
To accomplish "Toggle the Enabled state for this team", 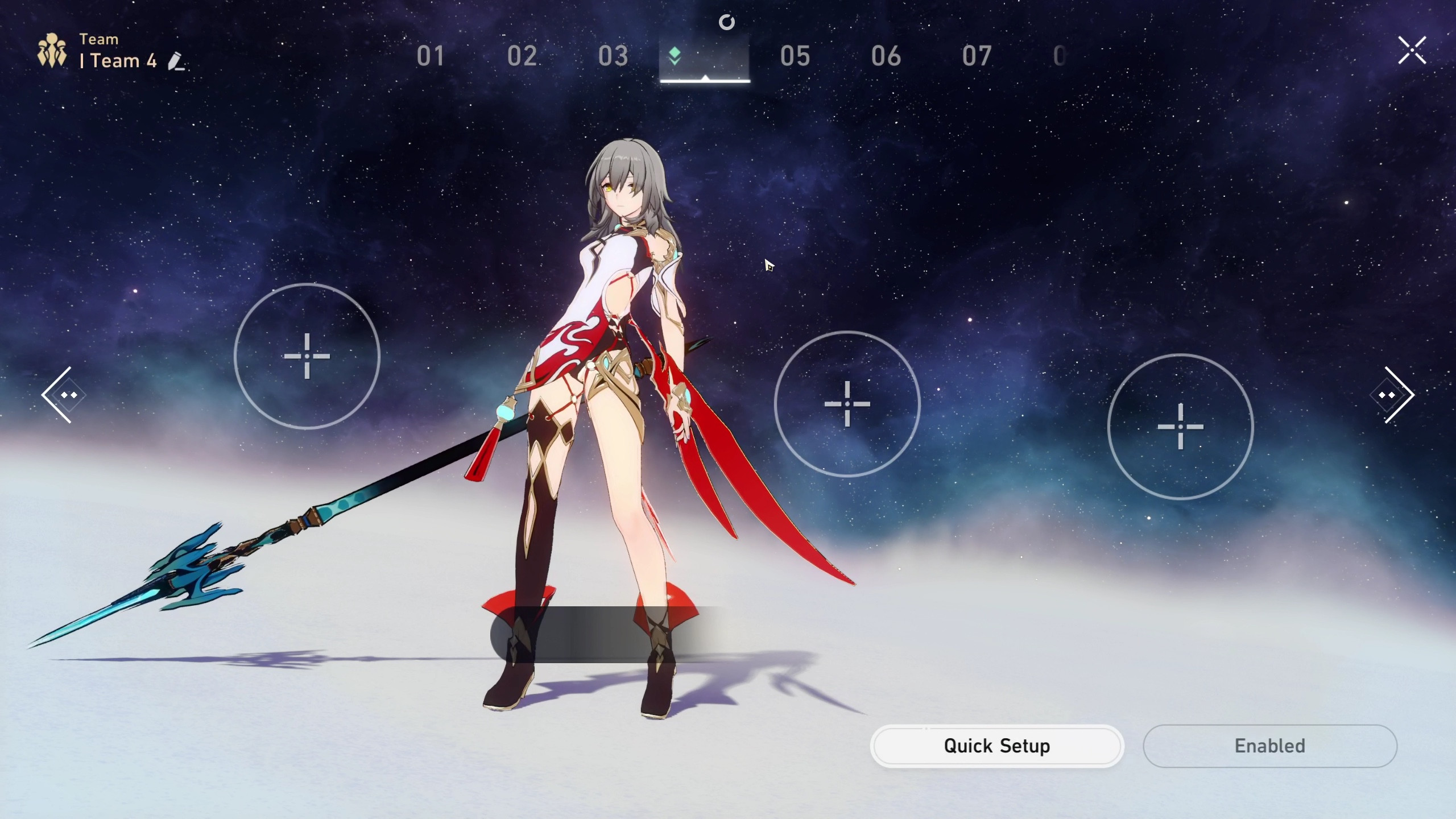I will pyautogui.click(x=1269, y=746).
